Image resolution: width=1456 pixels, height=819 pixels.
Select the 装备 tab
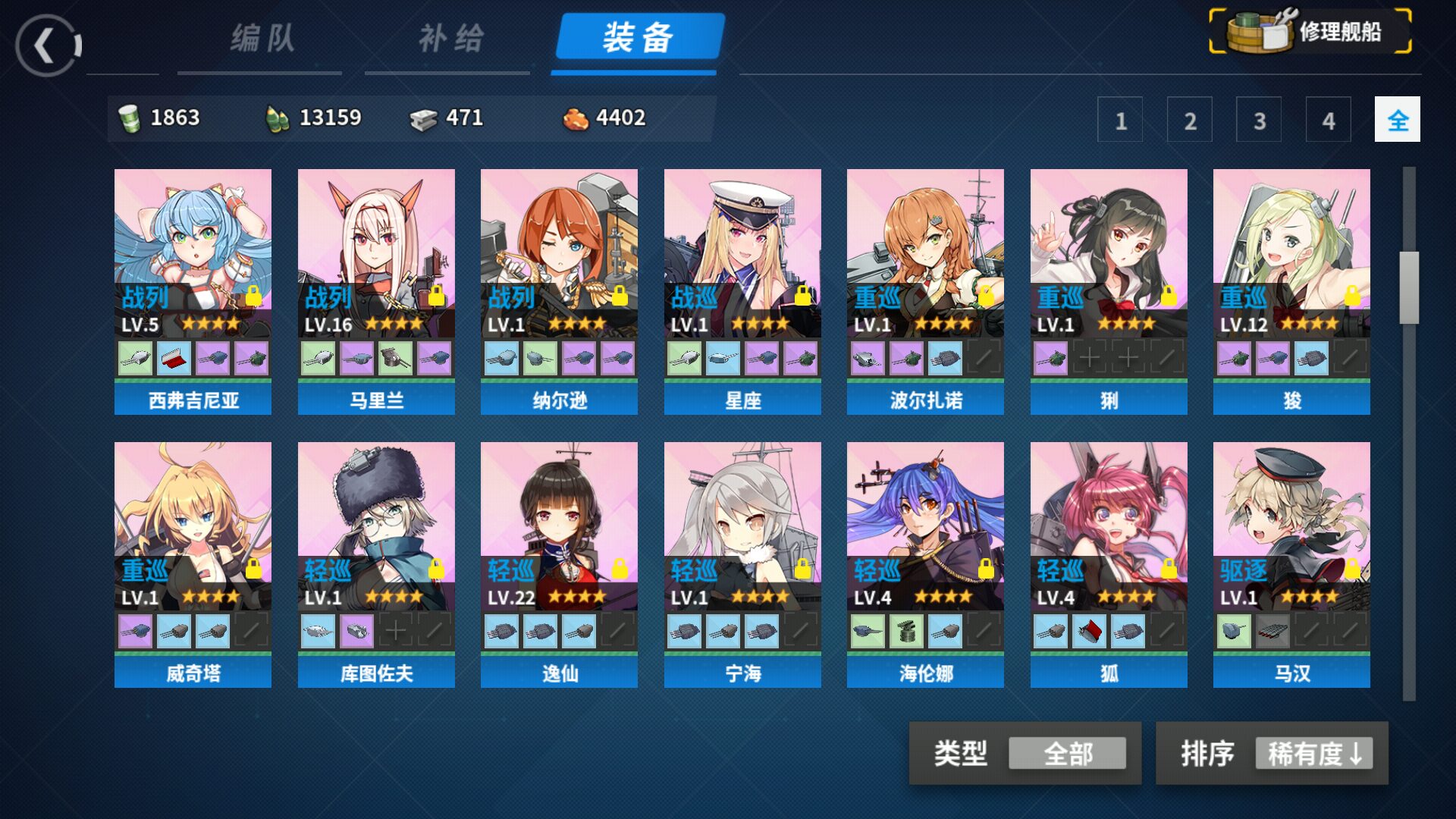click(x=638, y=38)
